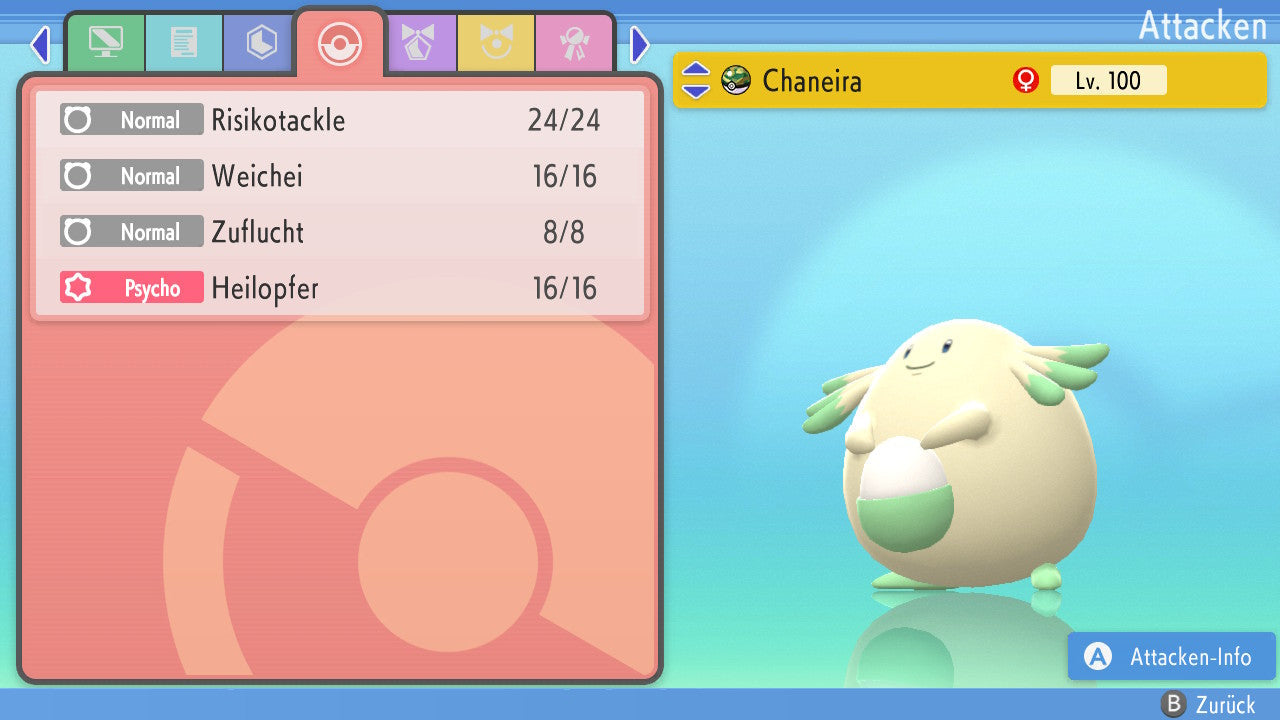The width and height of the screenshot is (1280, 720).
Task: Open the teal document memo tab
Action: tap(183, 43)
